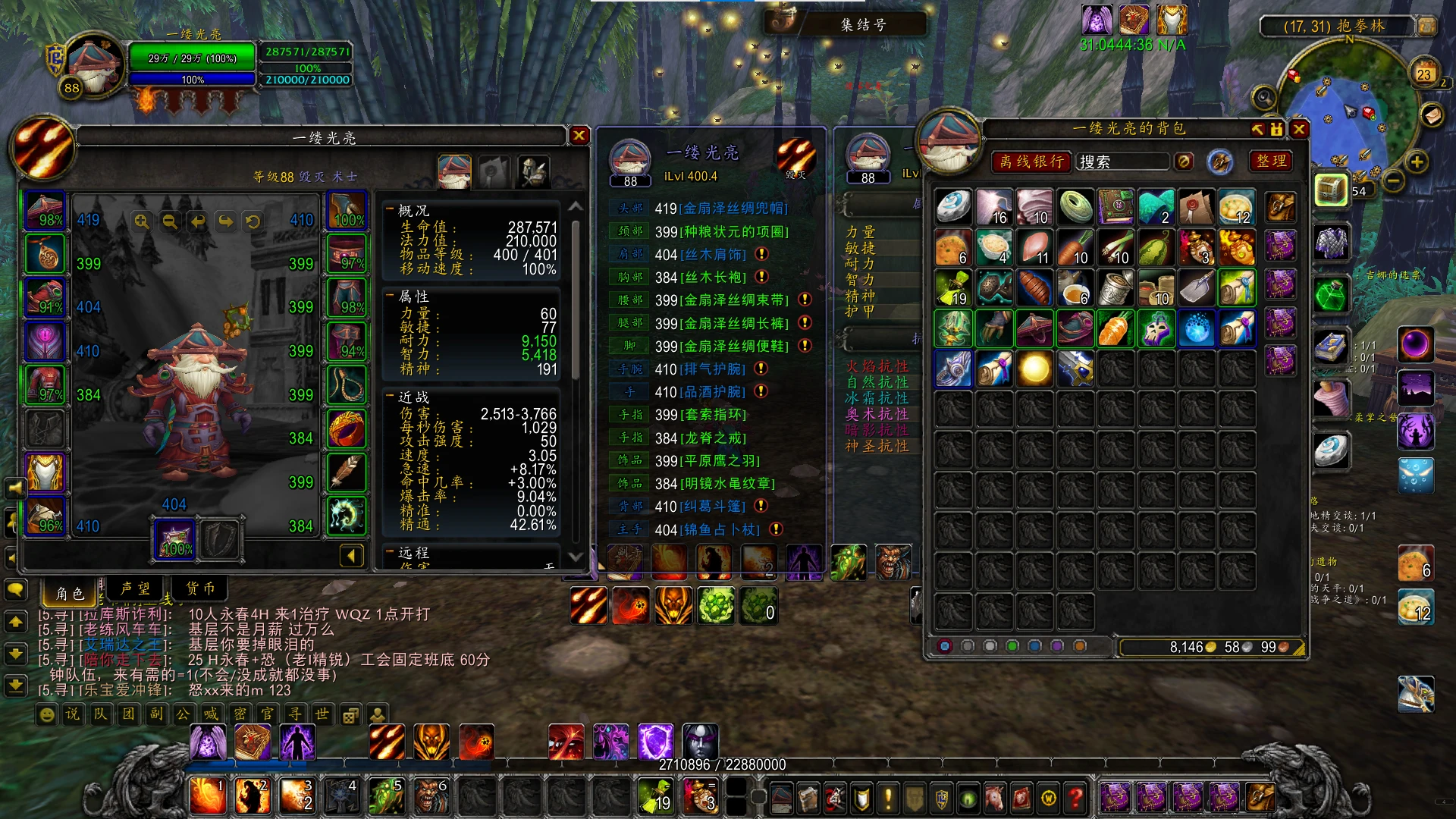Collapse the 概况 stats section

tap(390, 210)
